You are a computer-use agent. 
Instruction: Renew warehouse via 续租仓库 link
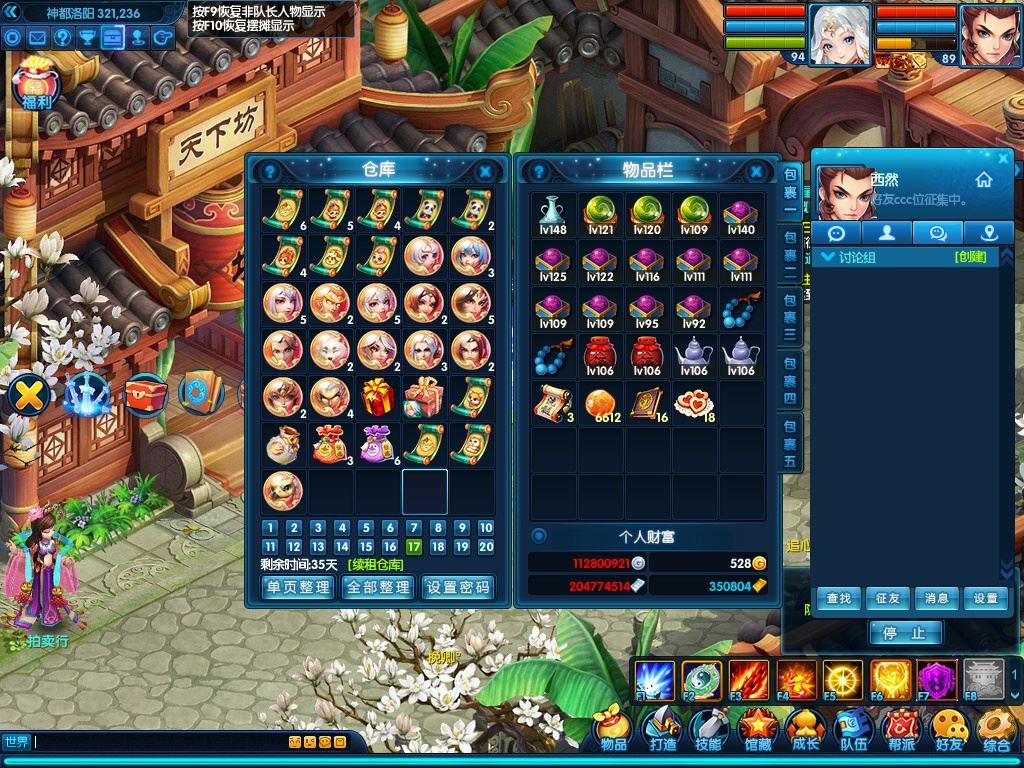pos(377,564)
